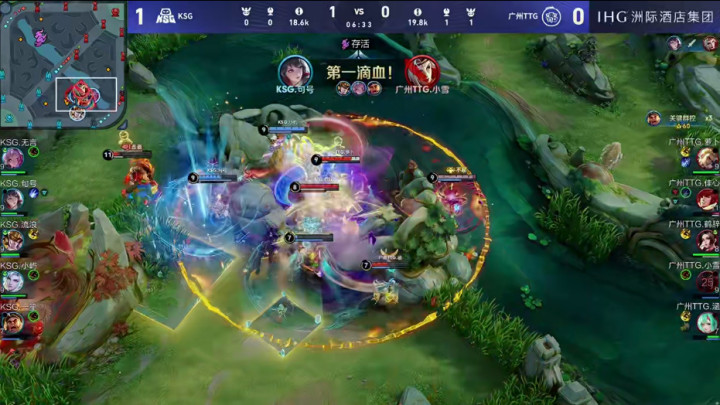Viewport: 720px width, 405px height.
Task: Click 广州TTG.小雪 portrait in first blood banner
Action: coord(421,71)
